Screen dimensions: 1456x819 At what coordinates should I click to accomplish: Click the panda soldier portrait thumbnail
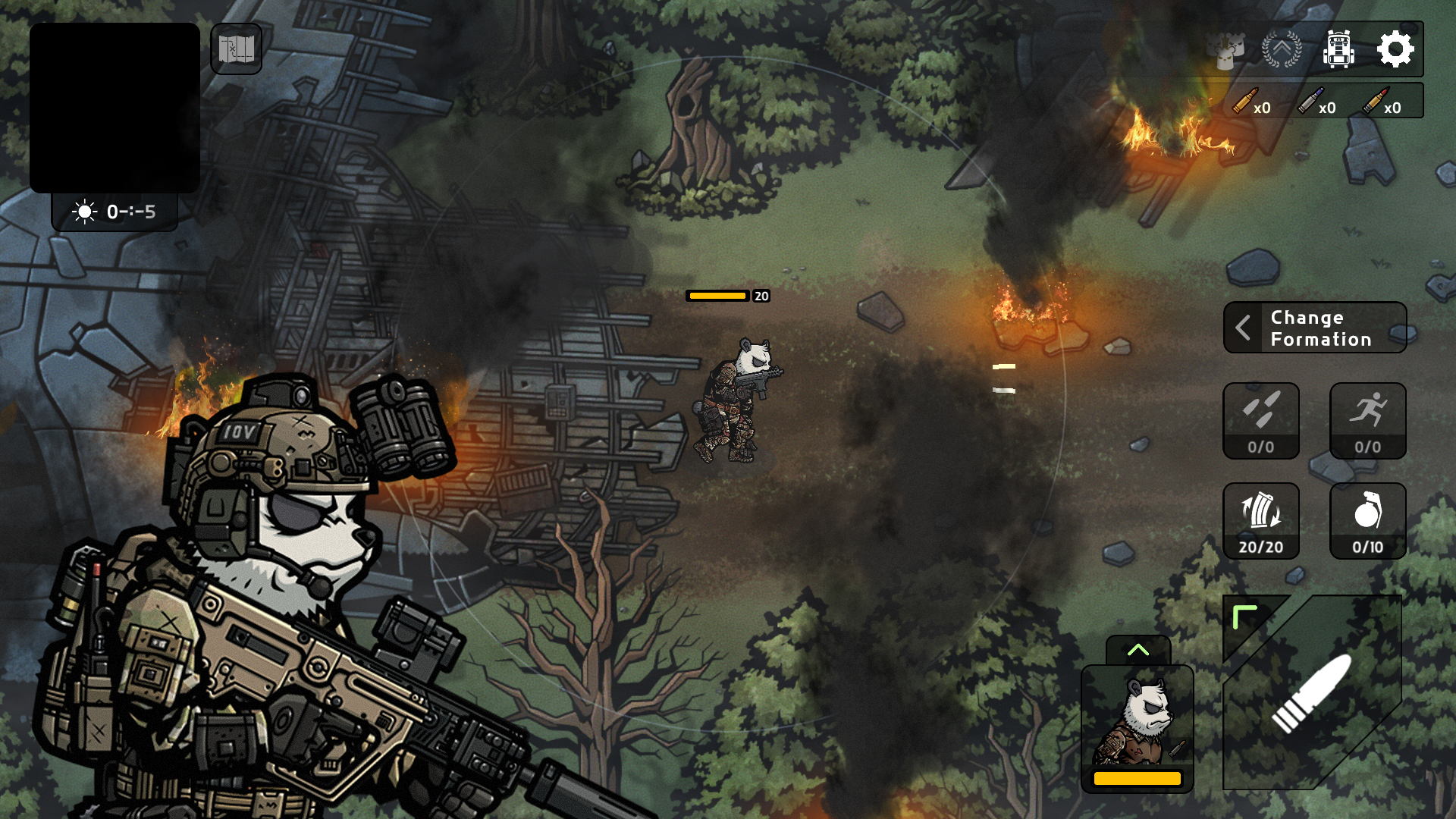pyautogui.click(x=1138, y=724)
